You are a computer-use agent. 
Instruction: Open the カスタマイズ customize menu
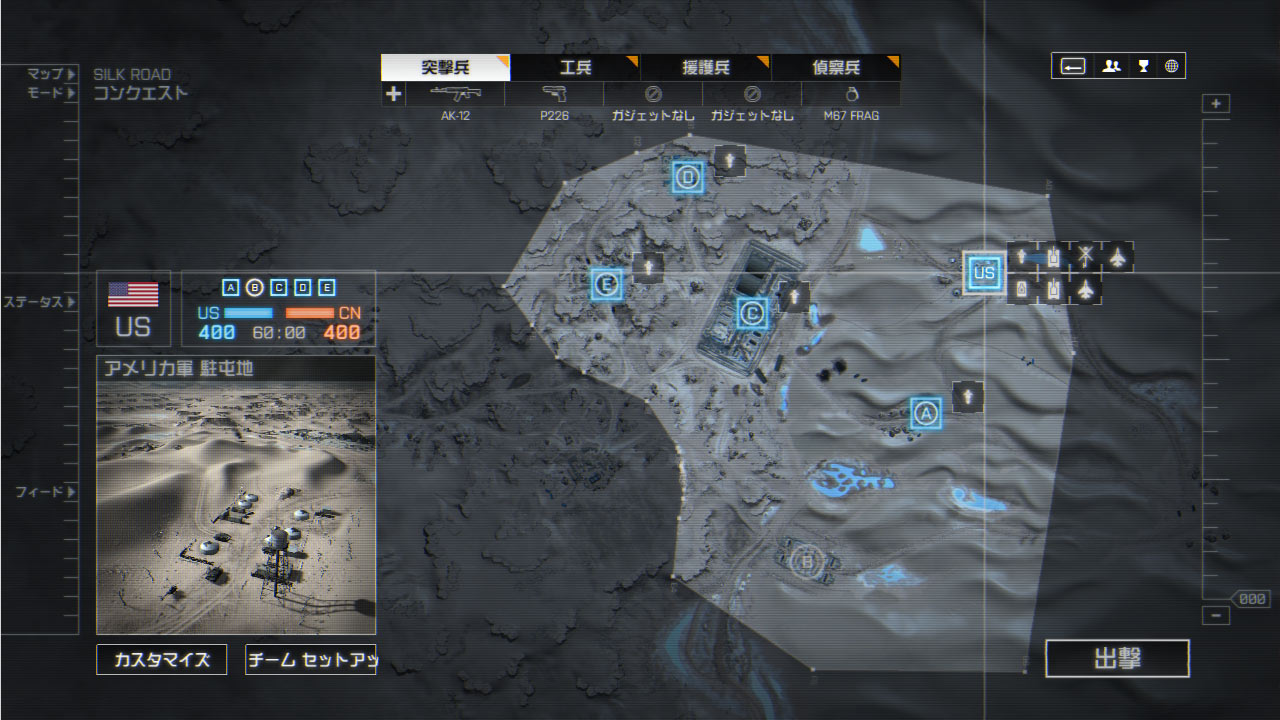pyautogui.click(x=161, y=660)
